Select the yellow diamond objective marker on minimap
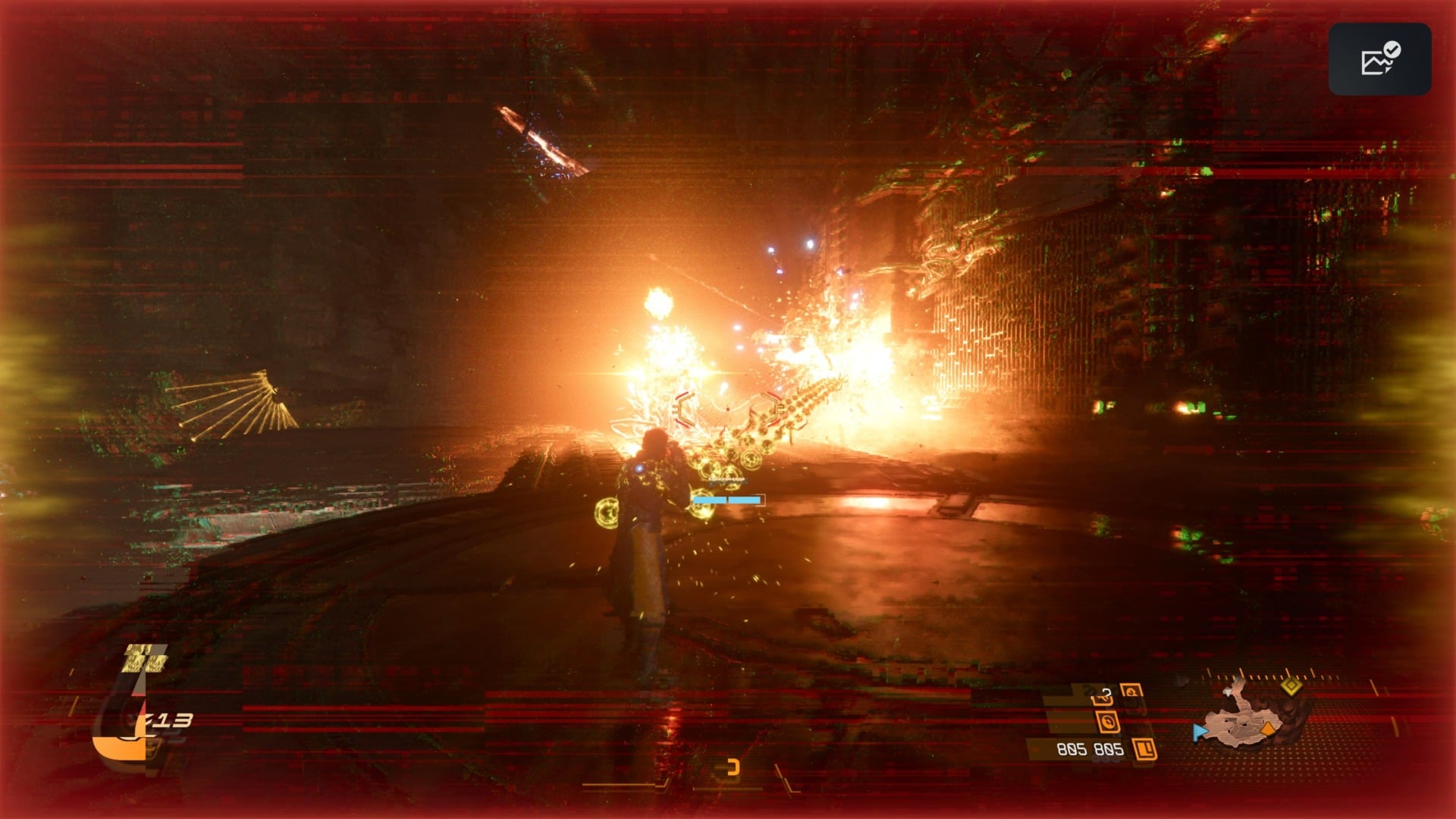Screen dimensions: 1456x819 pos(1291,686)
